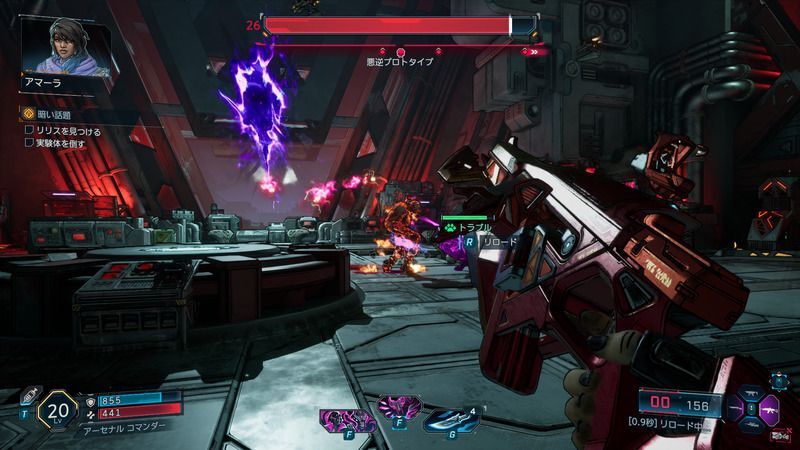This screenshot has width=800, height=450.
Task: Select the 暗い話題 quest tracker title
Action: point(54,115)
